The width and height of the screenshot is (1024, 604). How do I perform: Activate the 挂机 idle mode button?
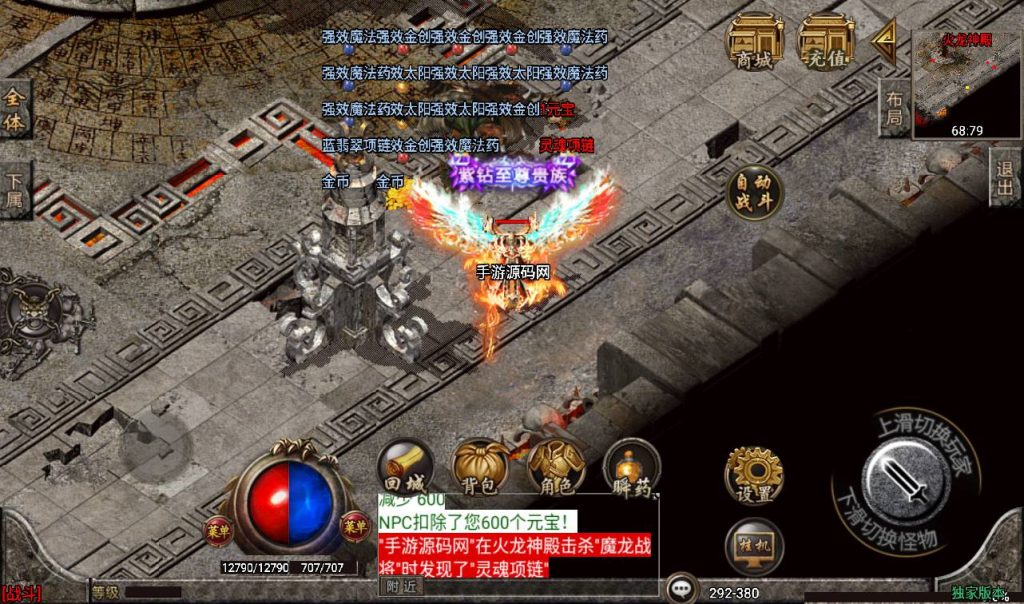(754, 546)
